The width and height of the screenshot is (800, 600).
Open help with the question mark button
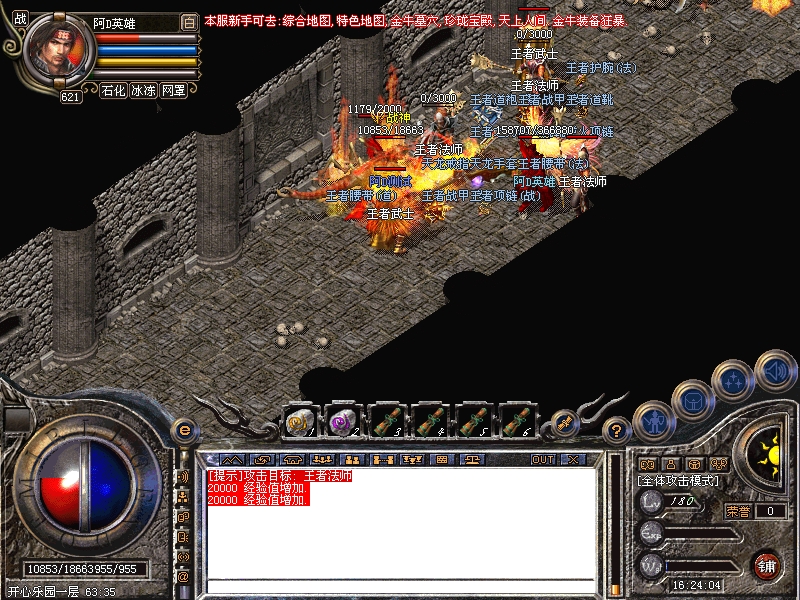click(x=618, y=431)
